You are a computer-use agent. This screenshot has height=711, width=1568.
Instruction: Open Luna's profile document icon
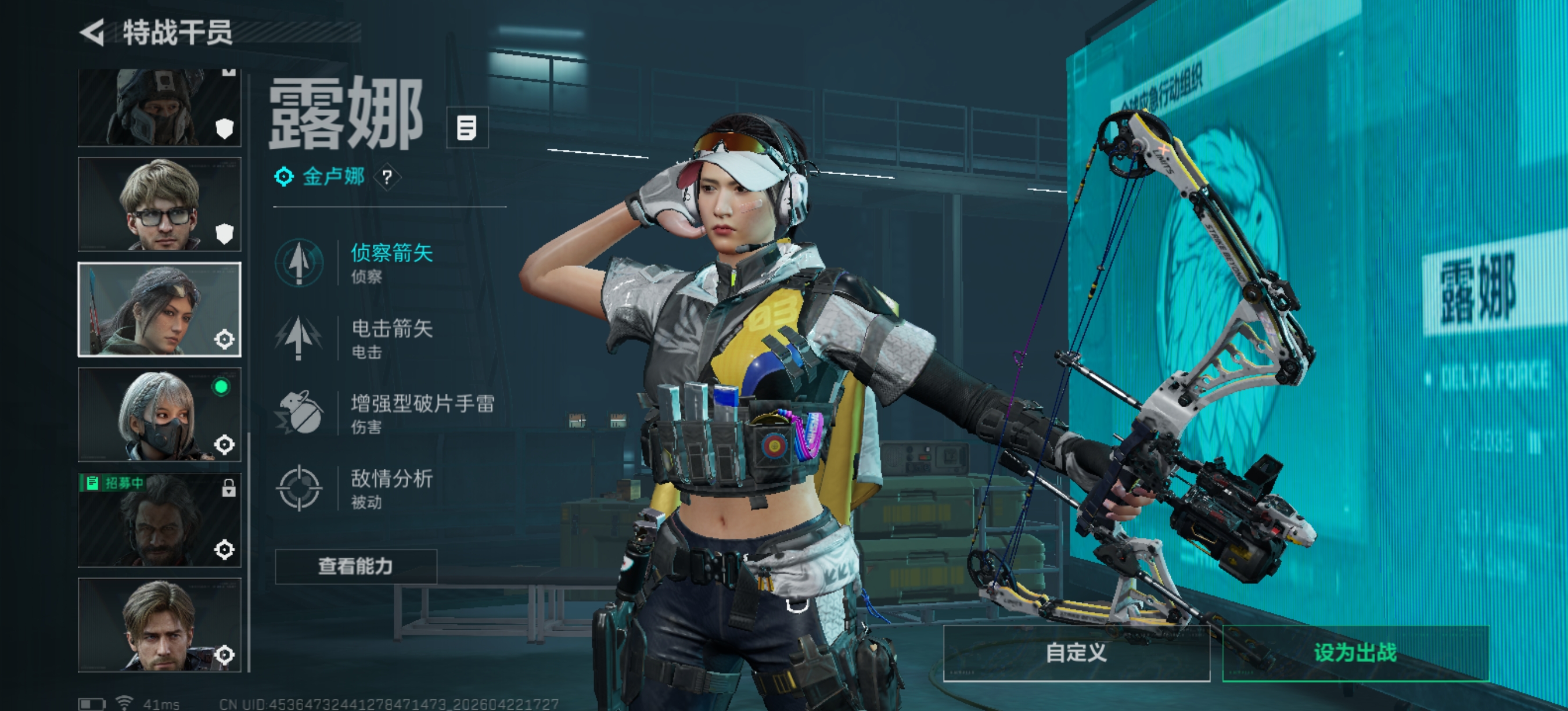point(467,128)
